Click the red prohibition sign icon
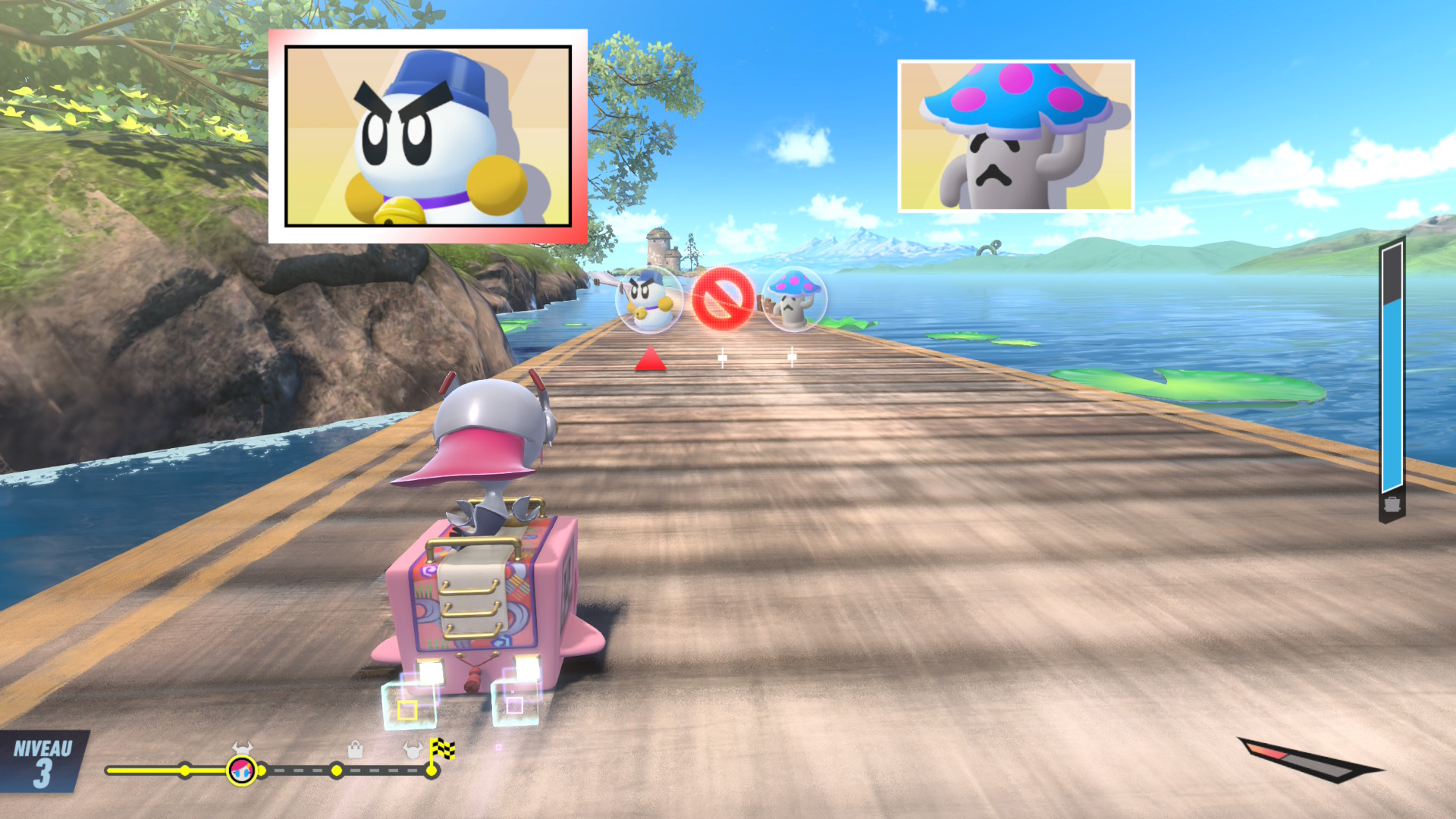The image size is (1456, 819). (722, 299)
